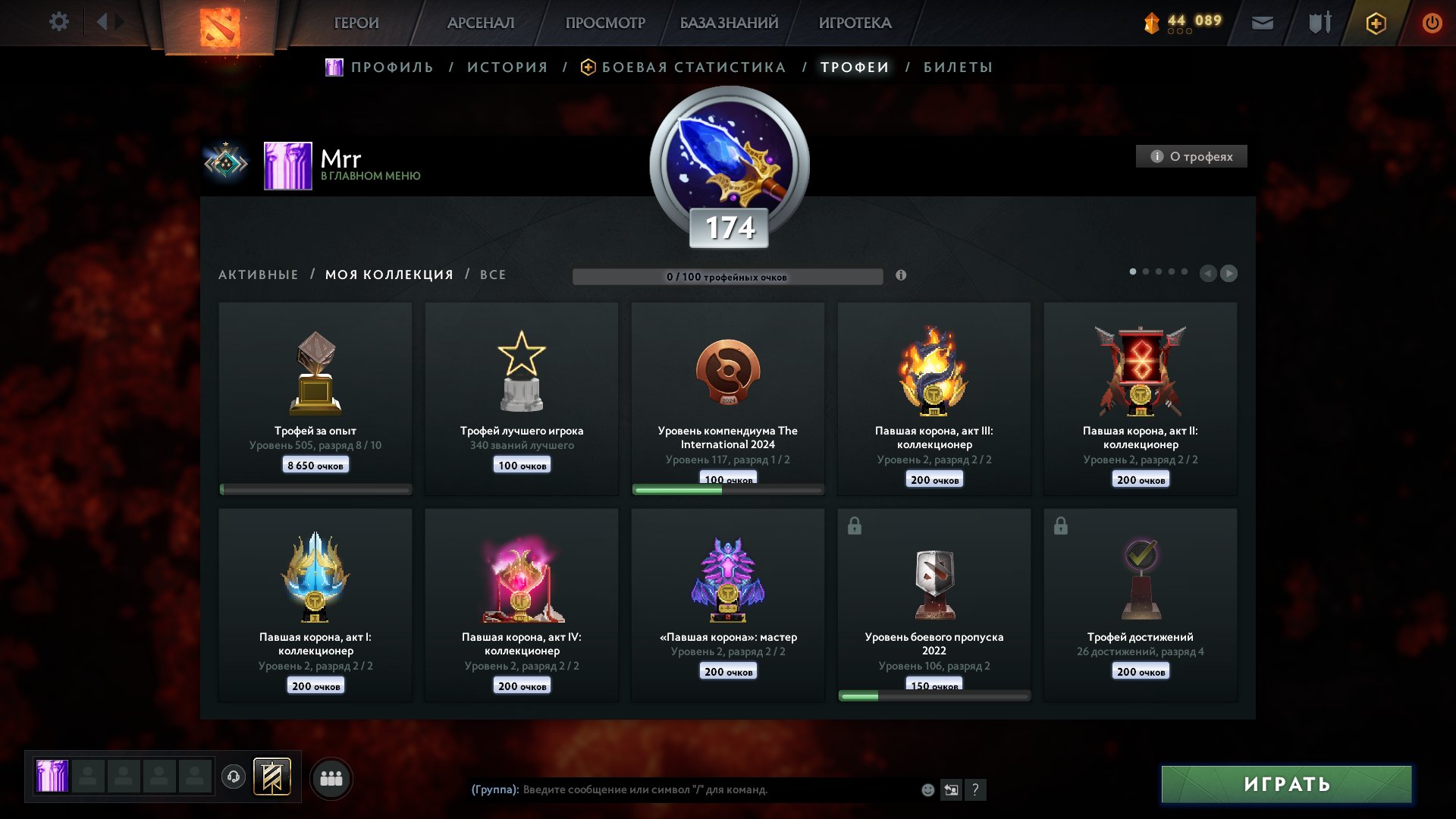This screenshot has width=1456, height=819.
Task: Click the next-page arrow for trophy pages
Action: click(x=1229, y=275)
